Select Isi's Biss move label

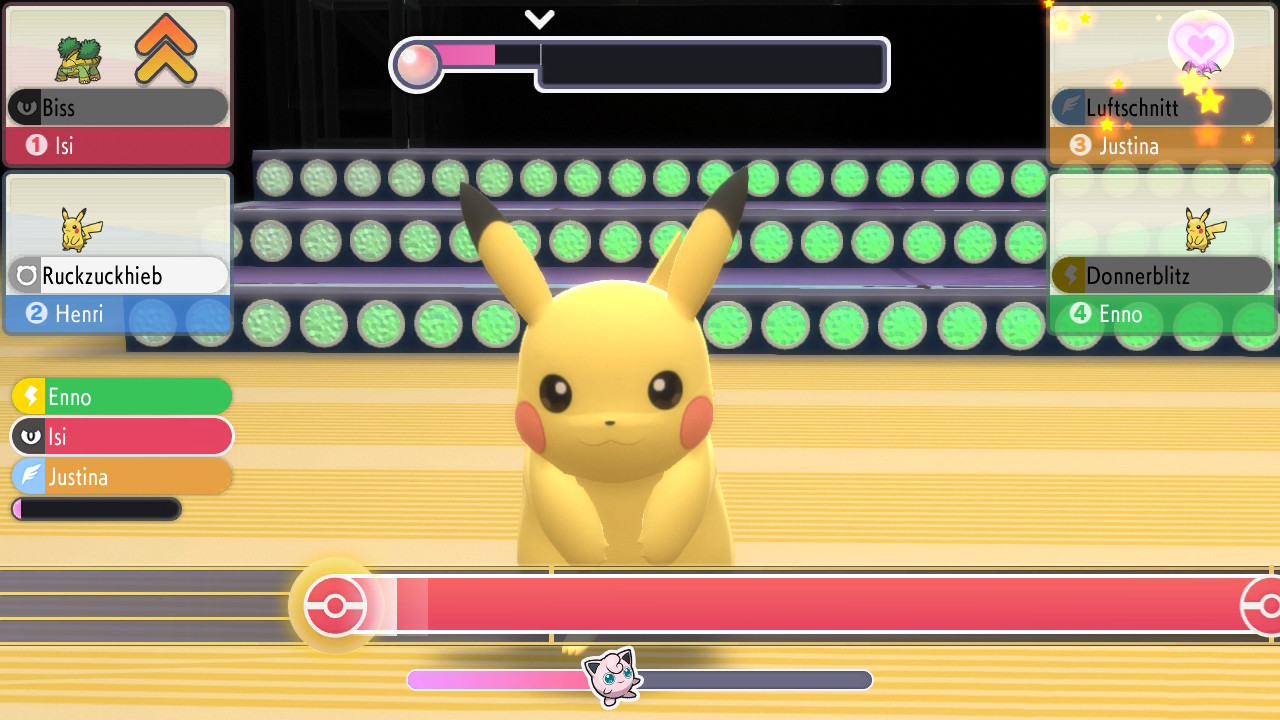[118, 107]
